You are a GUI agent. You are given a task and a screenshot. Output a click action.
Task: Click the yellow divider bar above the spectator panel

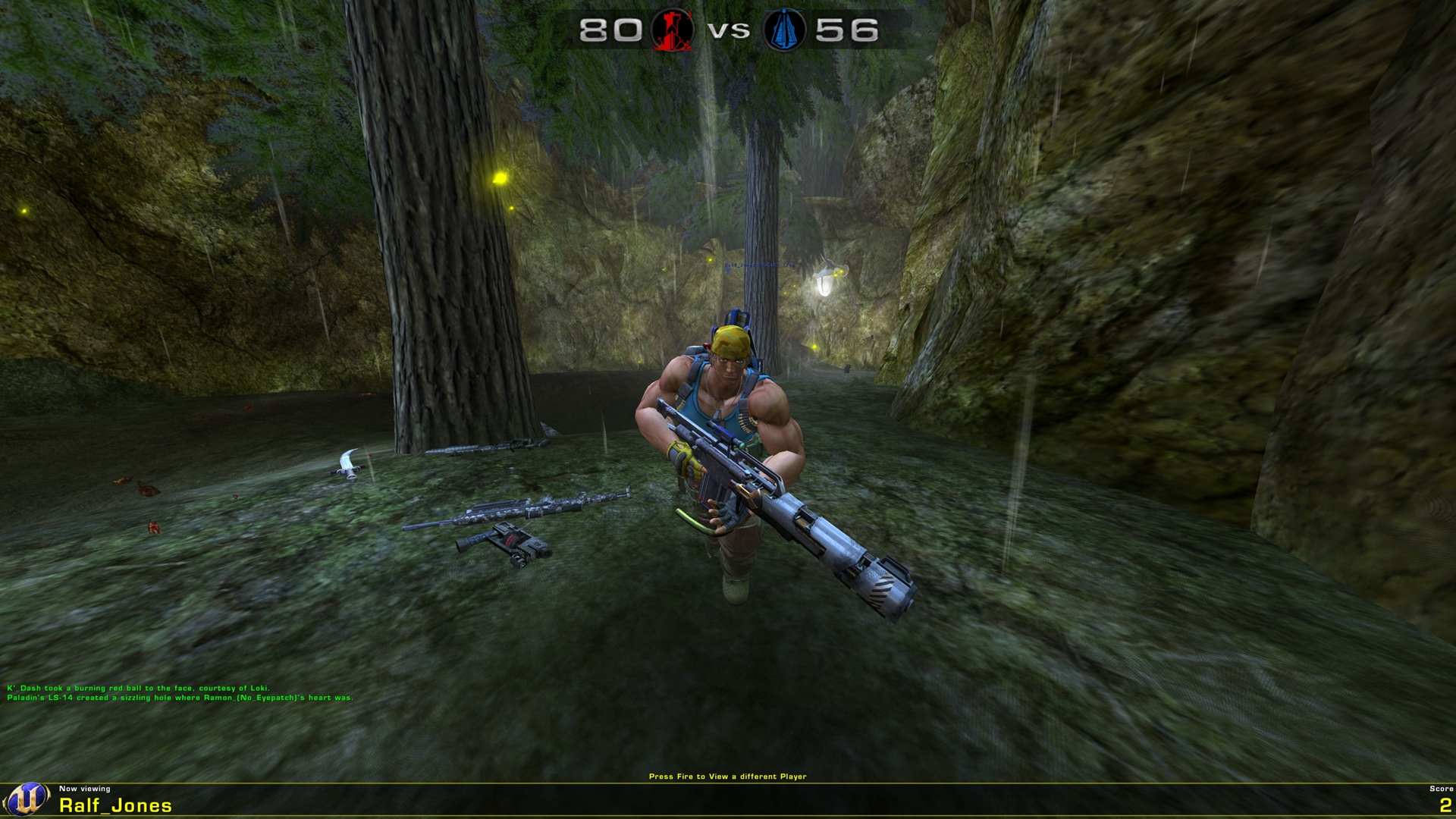[x=728, y=783]
